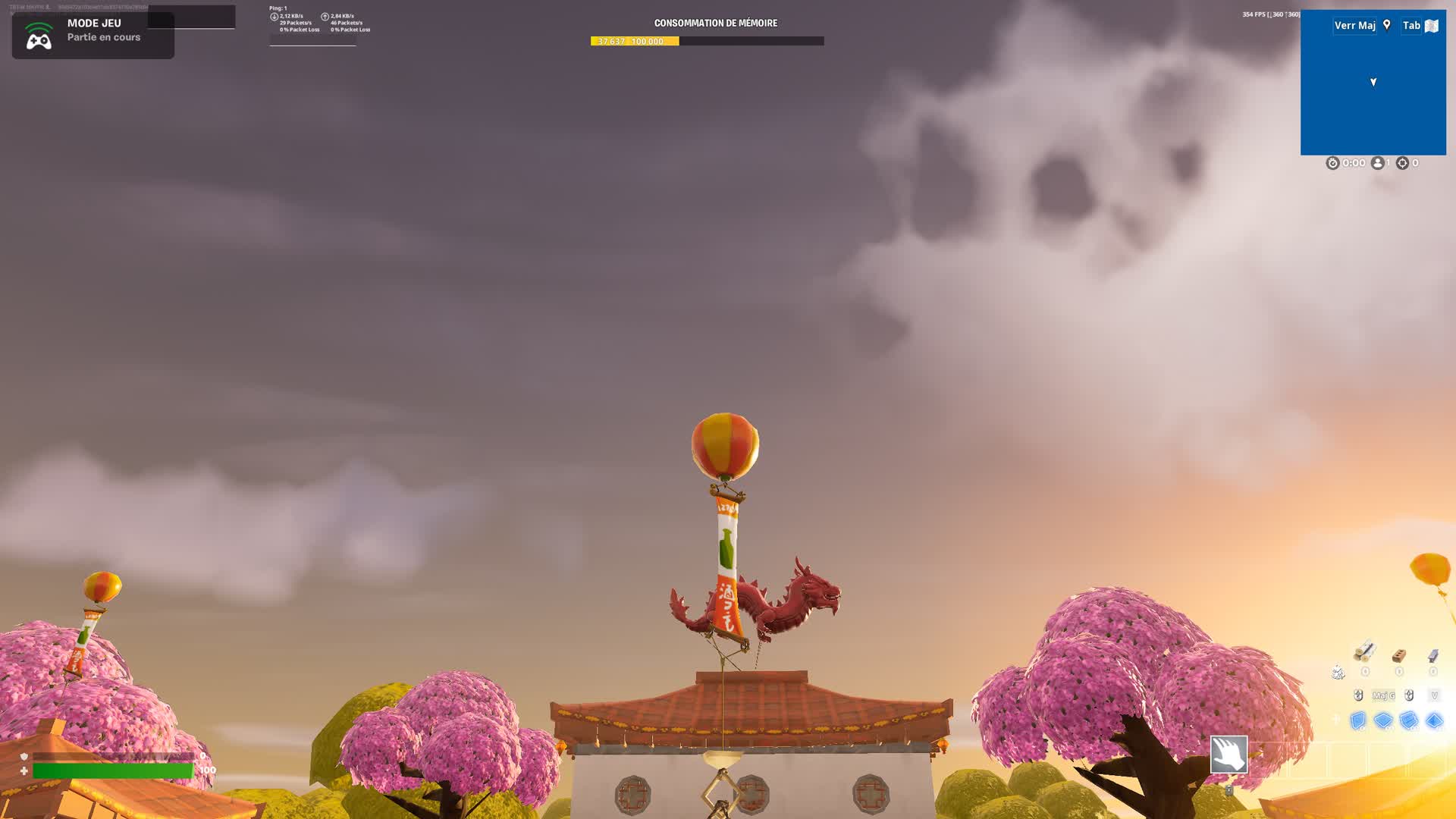This screenshot has height=819, width=1456.
Task: Select the hand tool hotbar slot
Action: pos(1228,754)
